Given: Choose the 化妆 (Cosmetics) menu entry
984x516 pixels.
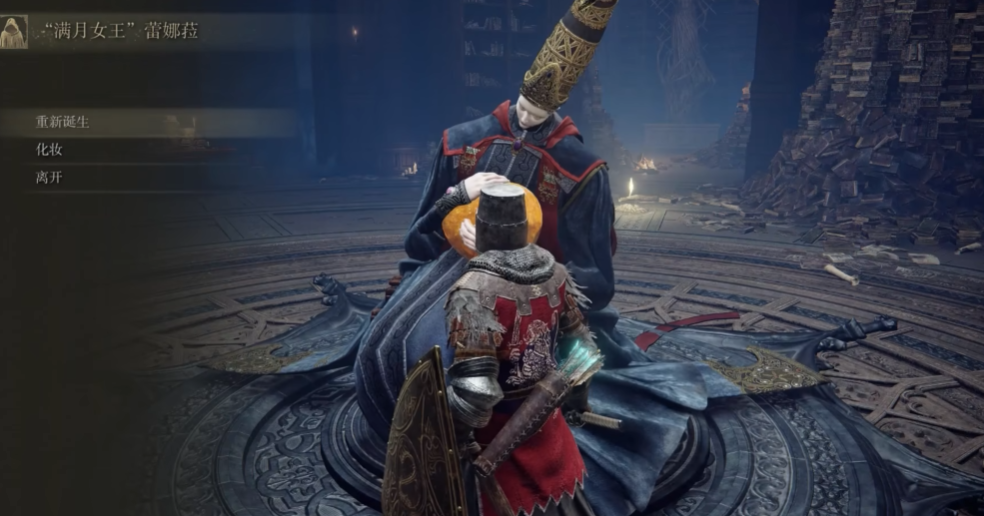Looking at the screenshot, I should pyautogui.click(x=49, y=150).
